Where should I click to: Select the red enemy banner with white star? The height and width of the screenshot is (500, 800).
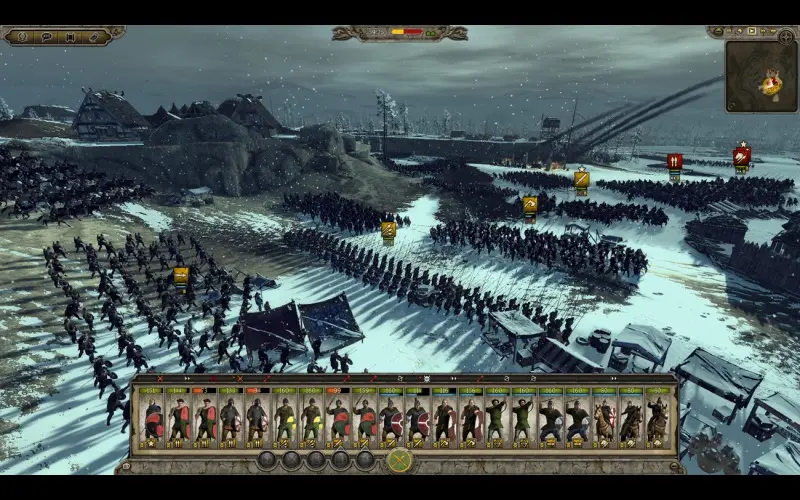click(x=741, y=155)
